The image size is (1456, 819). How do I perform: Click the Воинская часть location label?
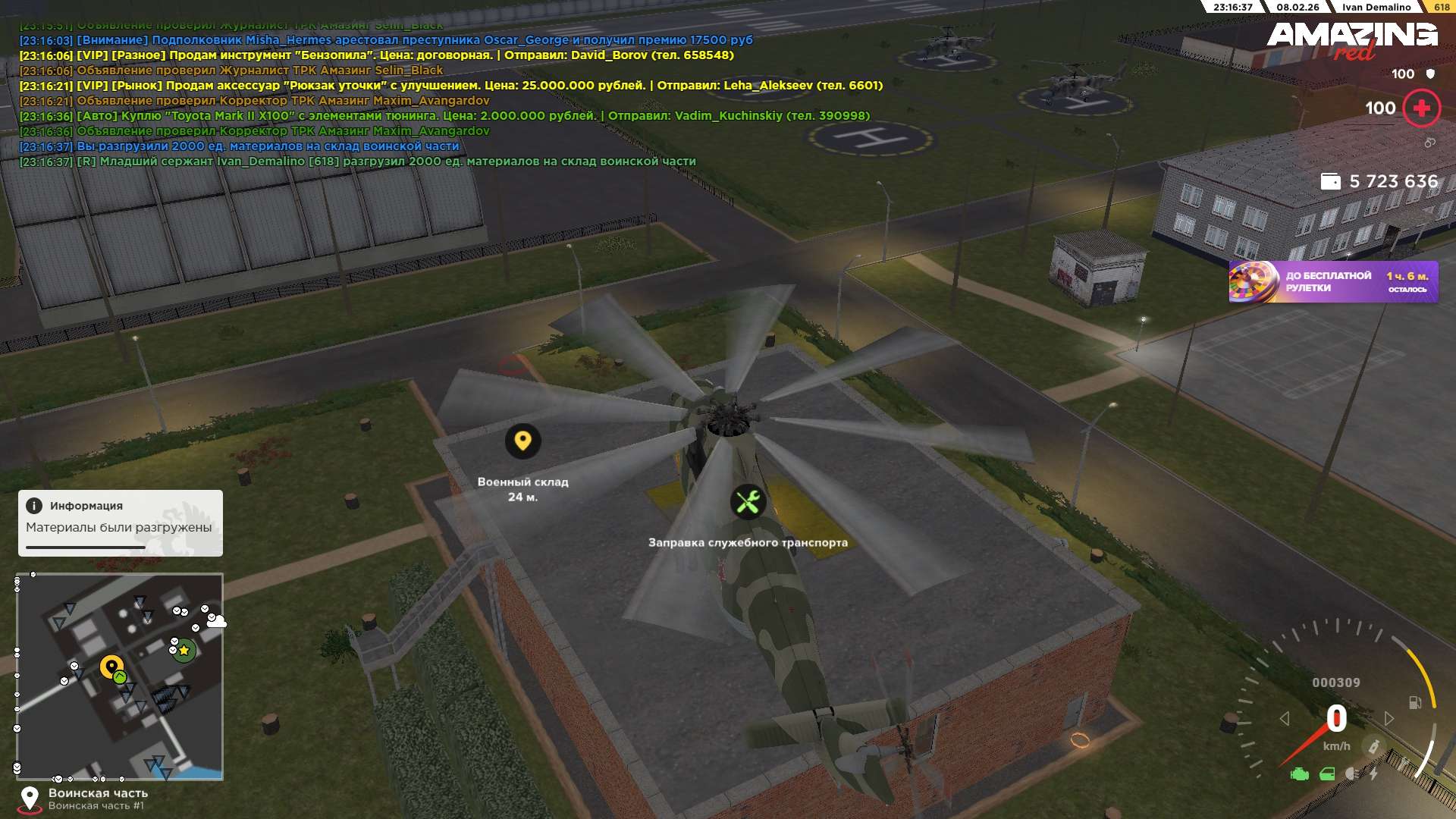tap(98, 793)
